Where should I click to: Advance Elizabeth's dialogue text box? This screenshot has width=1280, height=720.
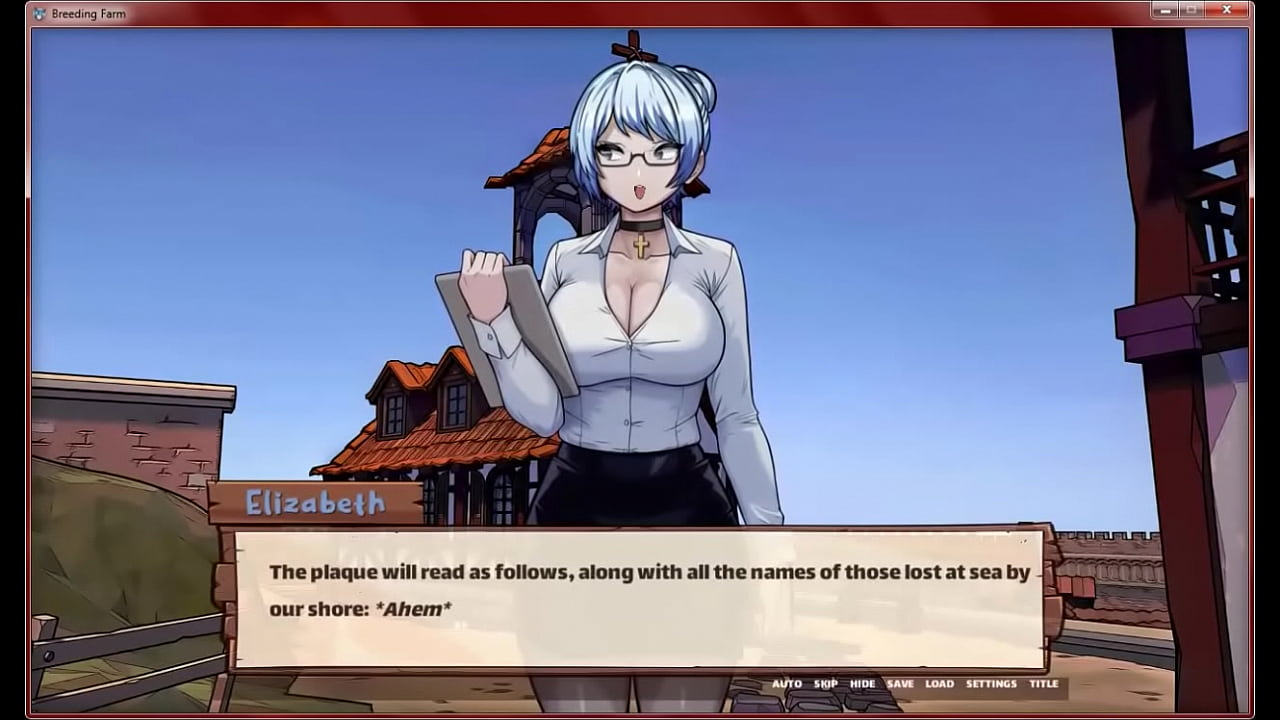click(x=640, y=600)
